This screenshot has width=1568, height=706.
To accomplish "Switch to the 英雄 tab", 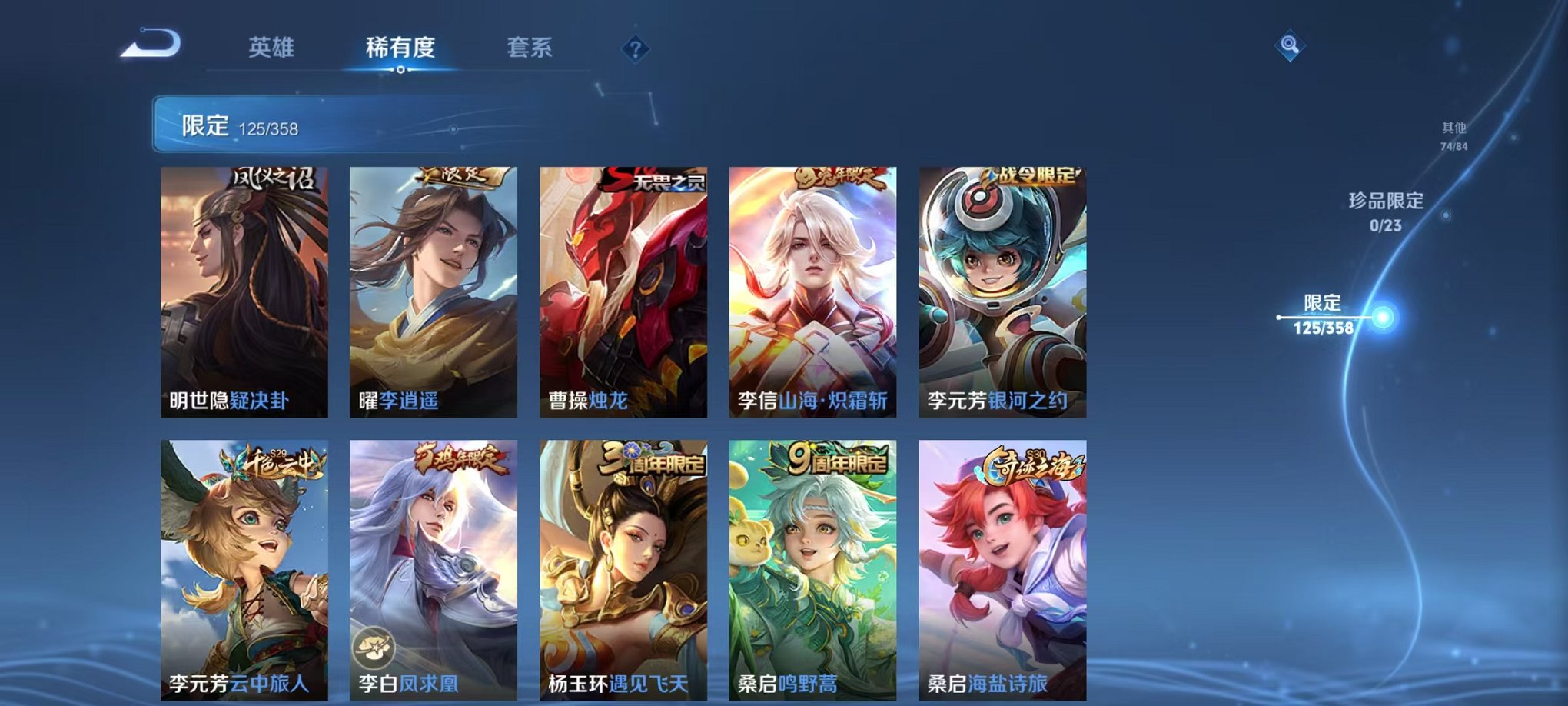I will tap(273, 46).
